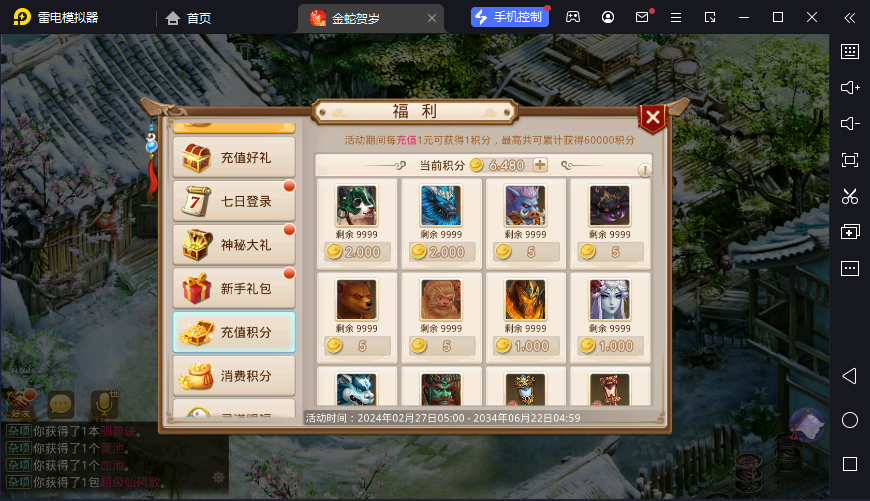Switch to the 首页 home tab
This screenshot has width=870, height=501.
188,18
